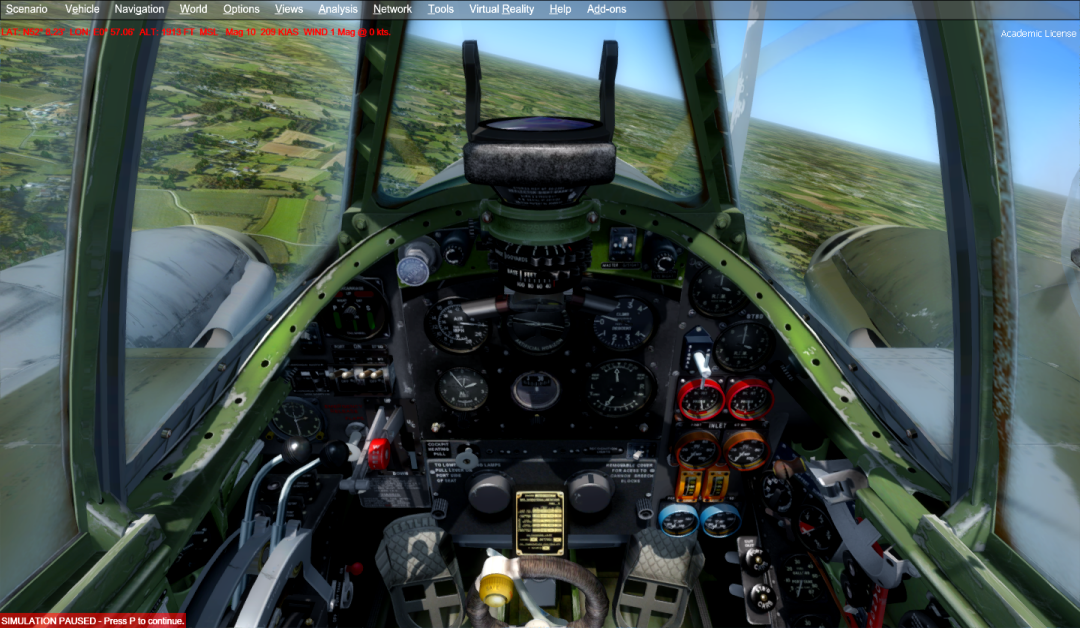
Task: Open the Navigation menu
Action: click(x=139, y=9)
